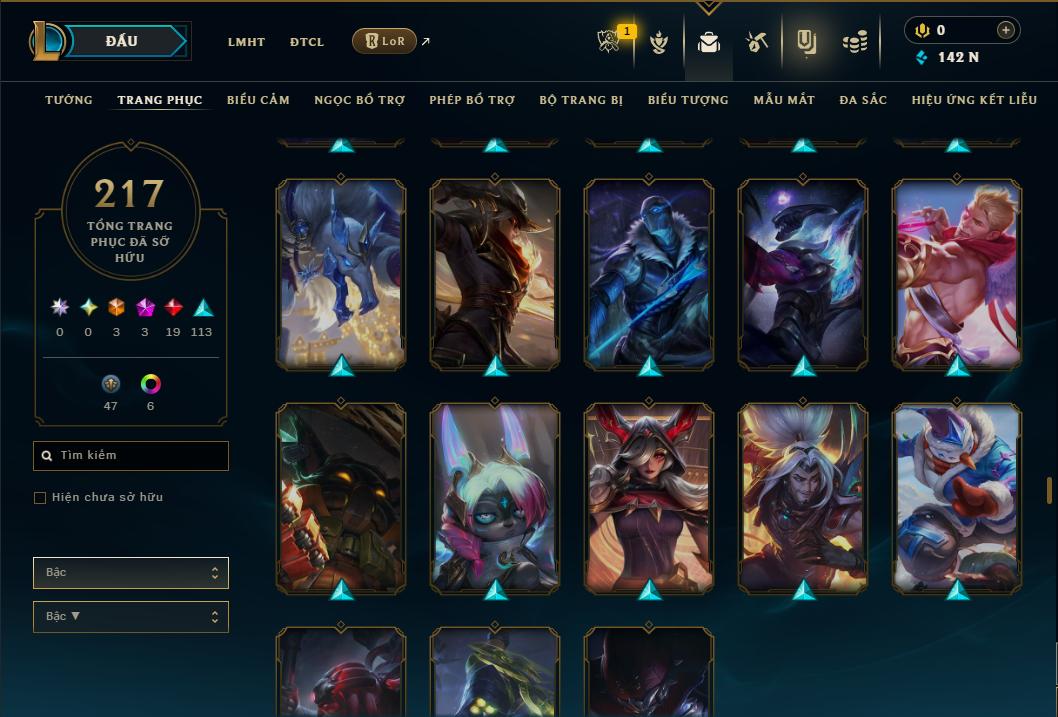
Task: Open the HIỆU ỨNG KẾT LIỄU tab
Action: [x=974, y=100]
